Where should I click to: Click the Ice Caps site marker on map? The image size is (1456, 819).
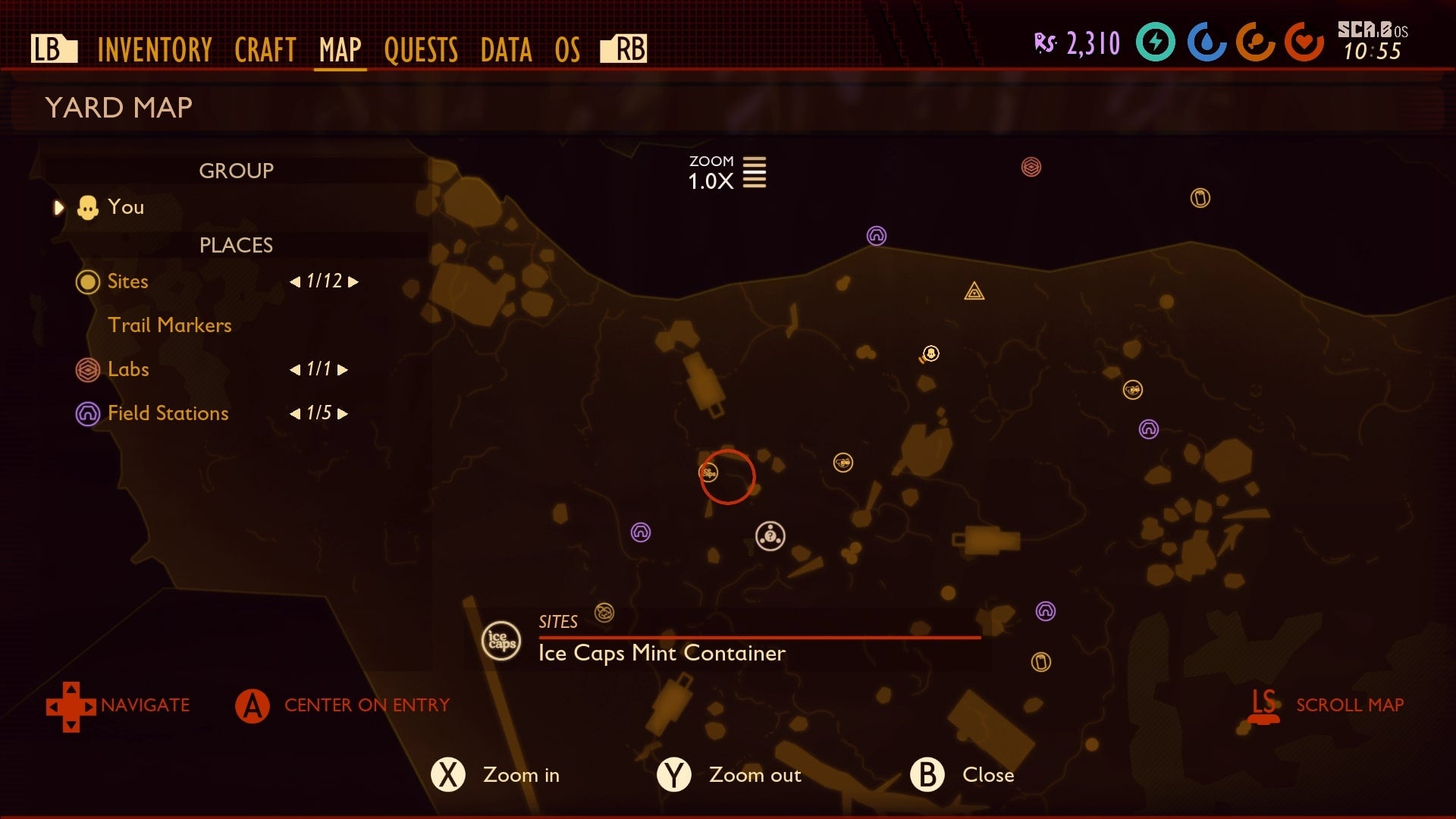708,473
